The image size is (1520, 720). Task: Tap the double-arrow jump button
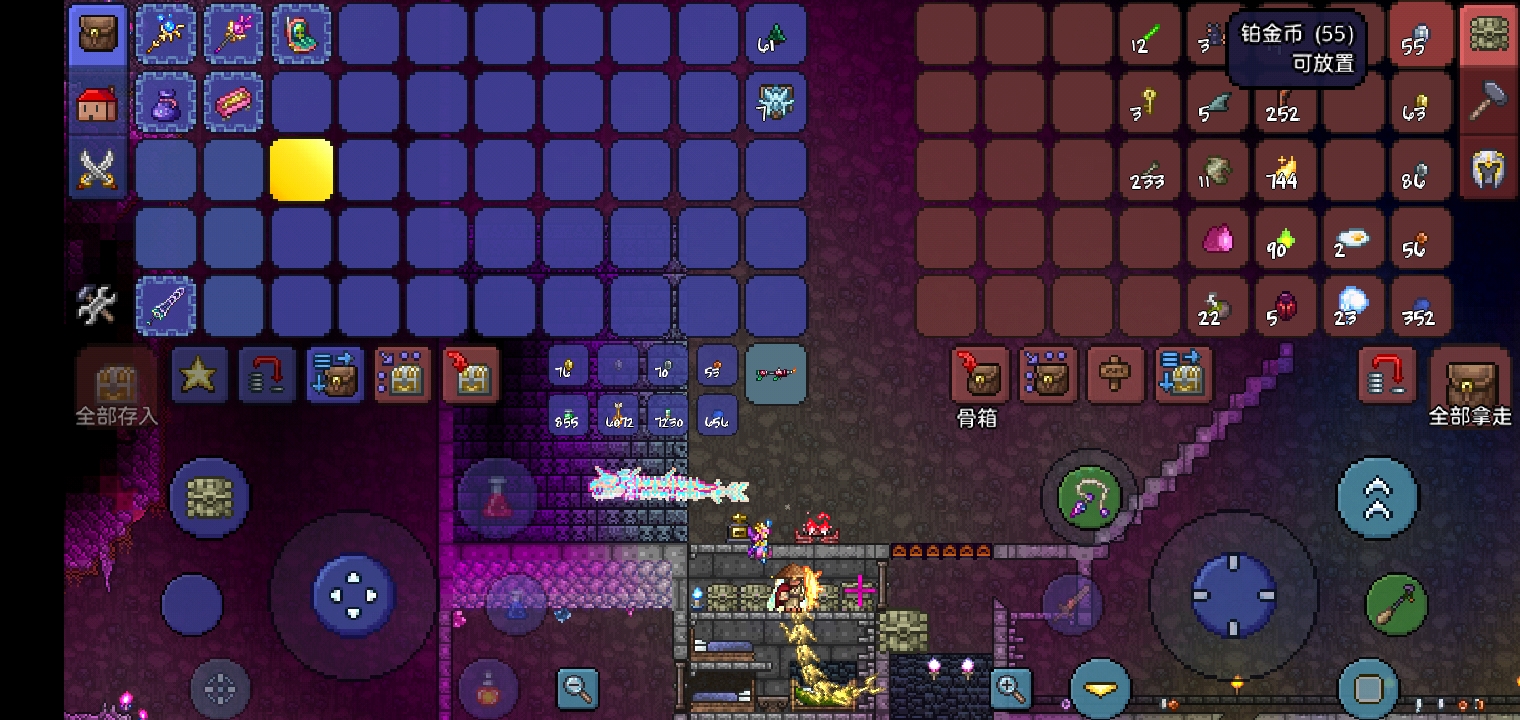click(x=1377, y=497)
